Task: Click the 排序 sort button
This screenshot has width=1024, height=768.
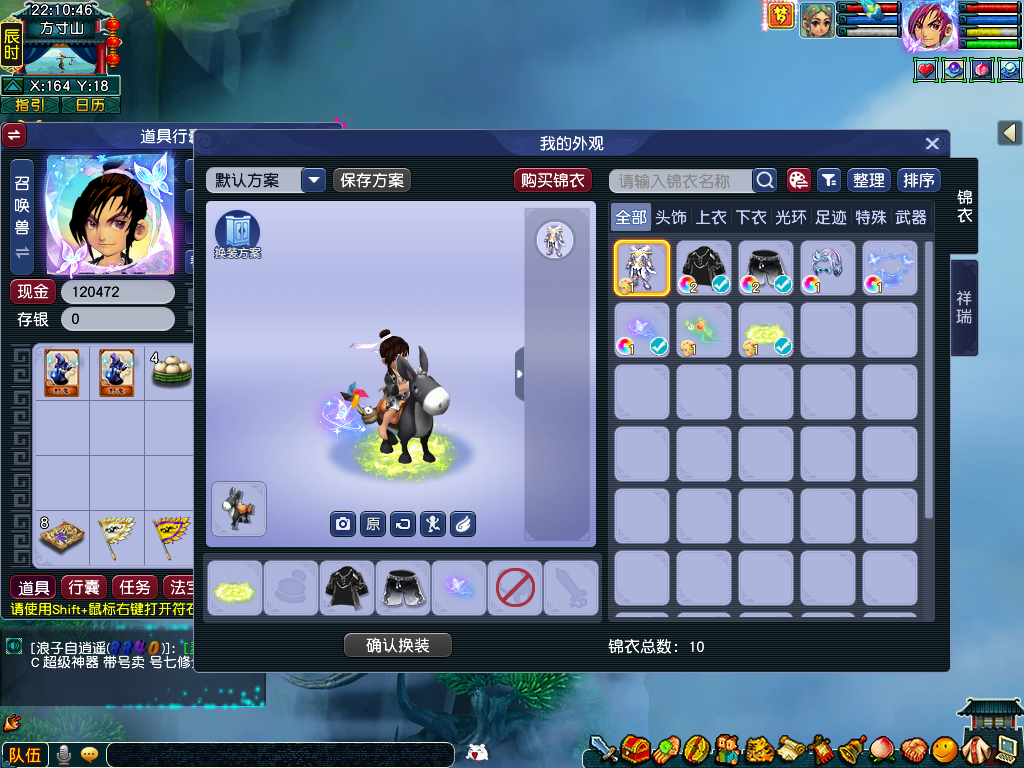Action: pyautogui.click(x=918, y=180)
